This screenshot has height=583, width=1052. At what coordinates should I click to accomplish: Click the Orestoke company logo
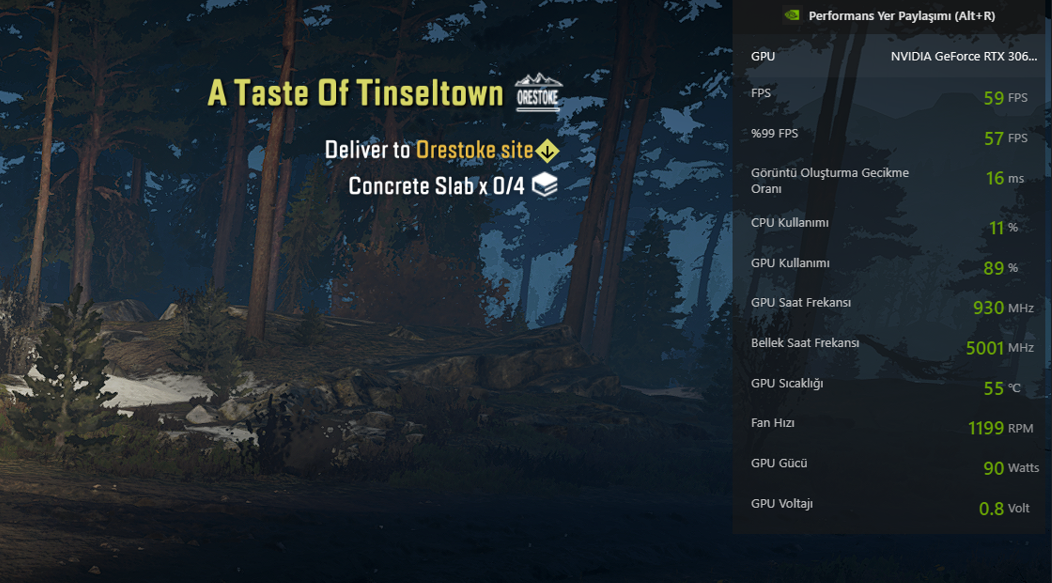[538, 93]
